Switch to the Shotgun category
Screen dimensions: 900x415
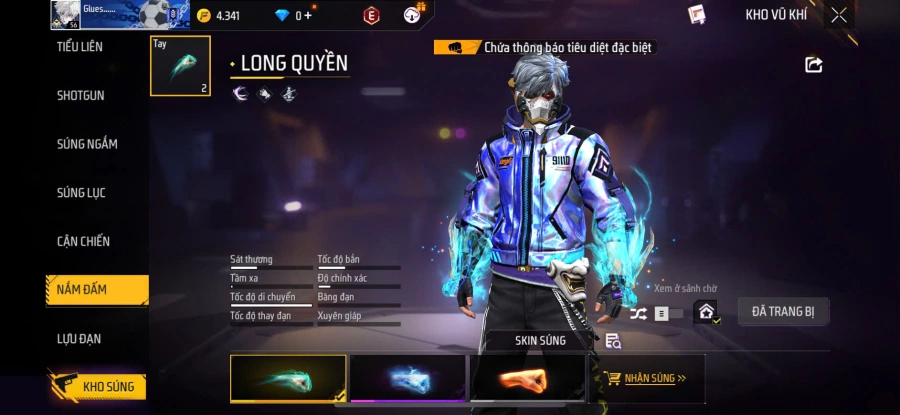click(80, 95)
